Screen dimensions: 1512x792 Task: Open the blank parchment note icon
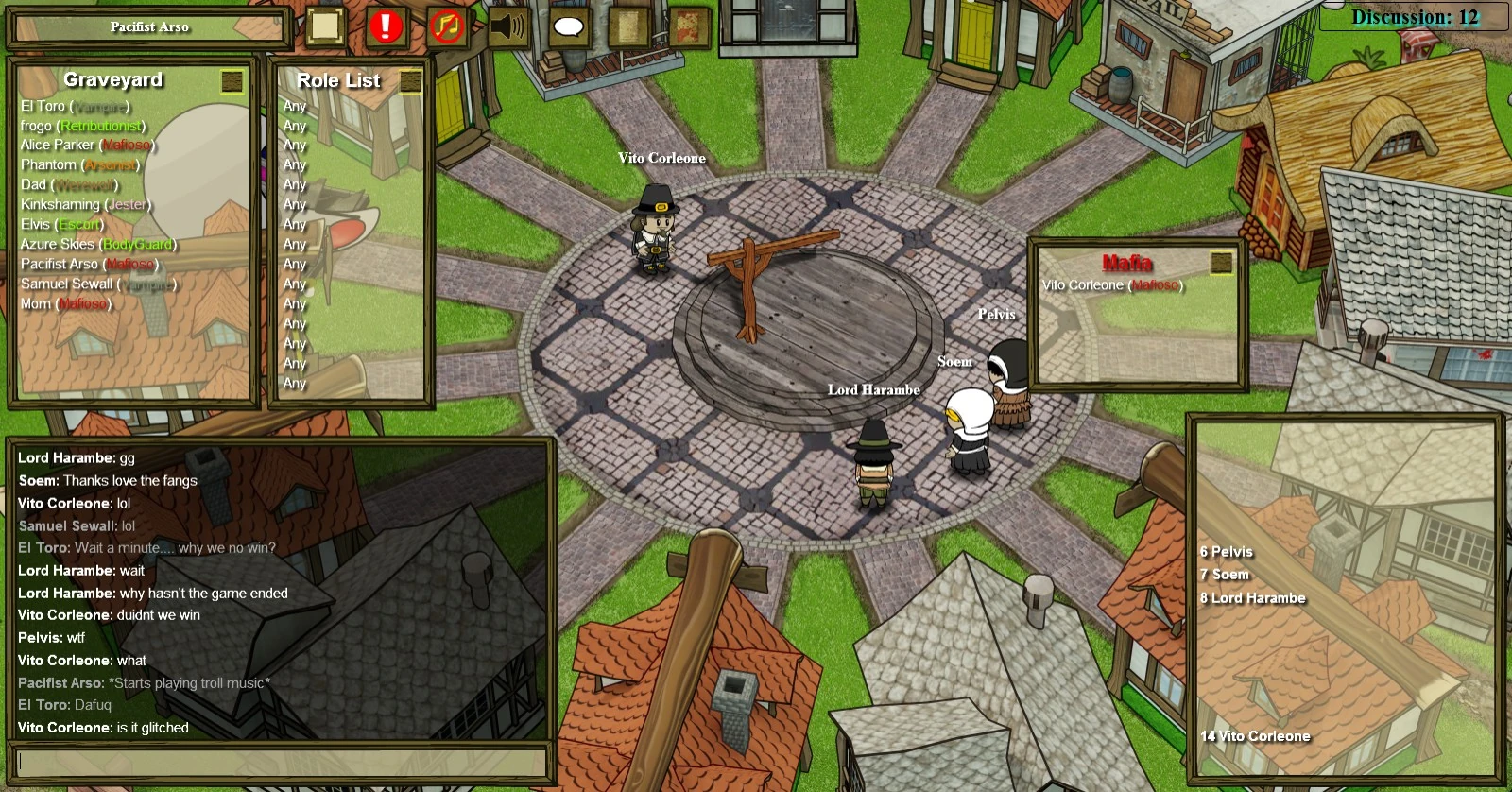pos(324,26)
